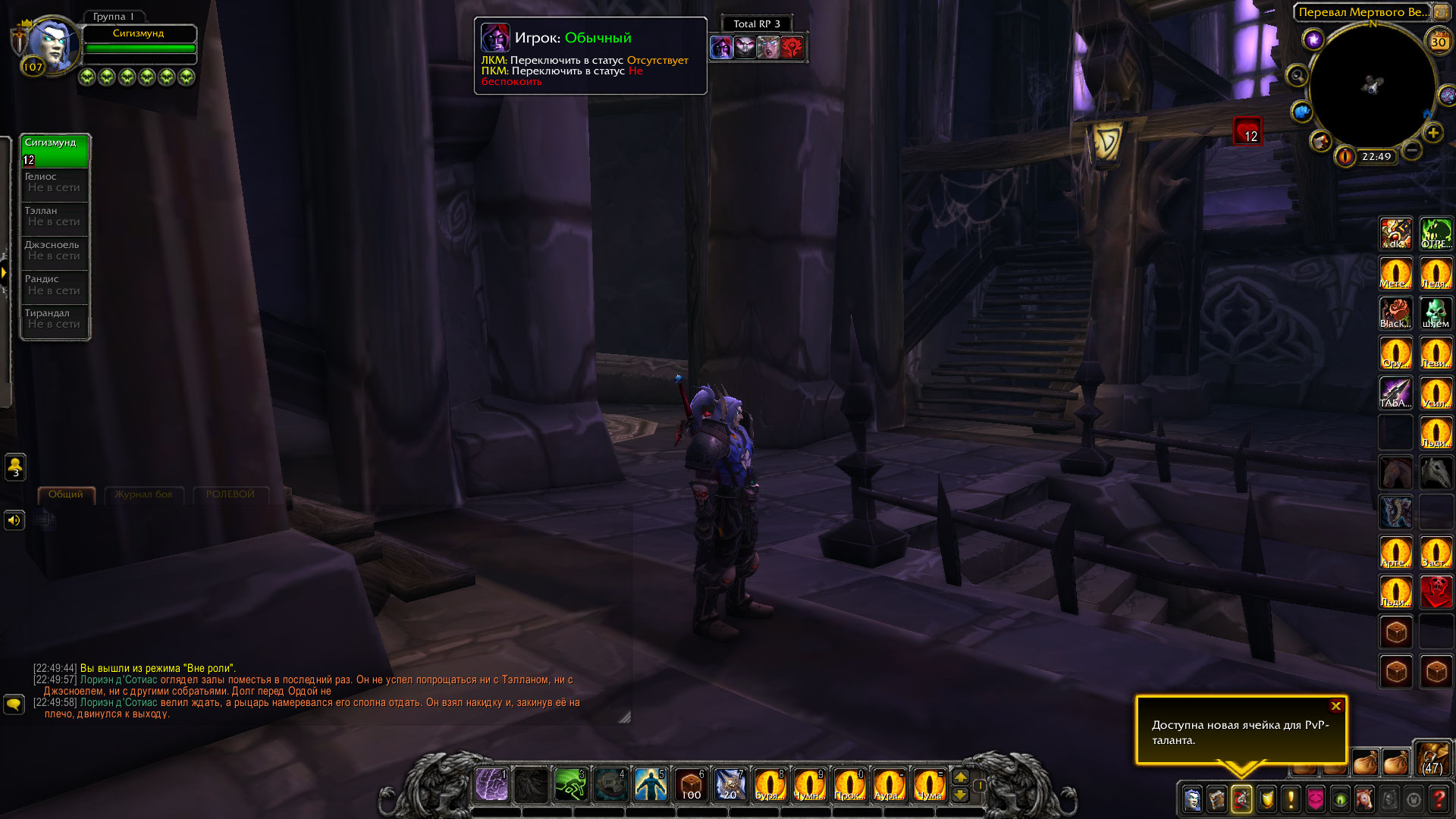Open the character info micro button
1456x819 pixels.
pos(1192,799)
